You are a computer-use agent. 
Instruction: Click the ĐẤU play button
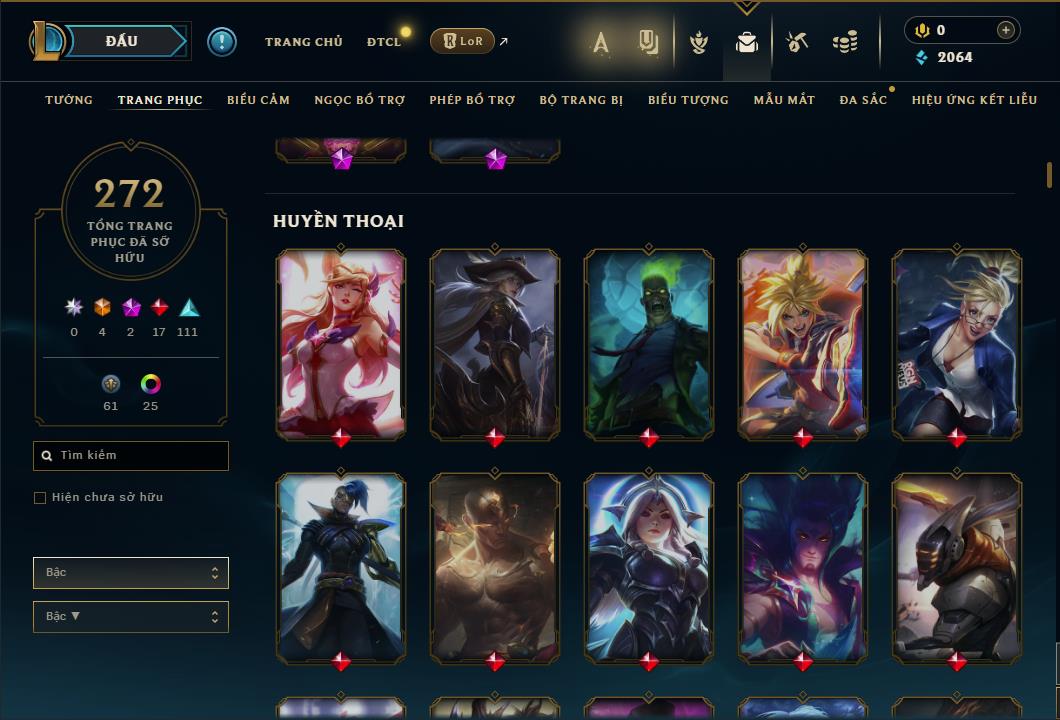coord(121,41)
